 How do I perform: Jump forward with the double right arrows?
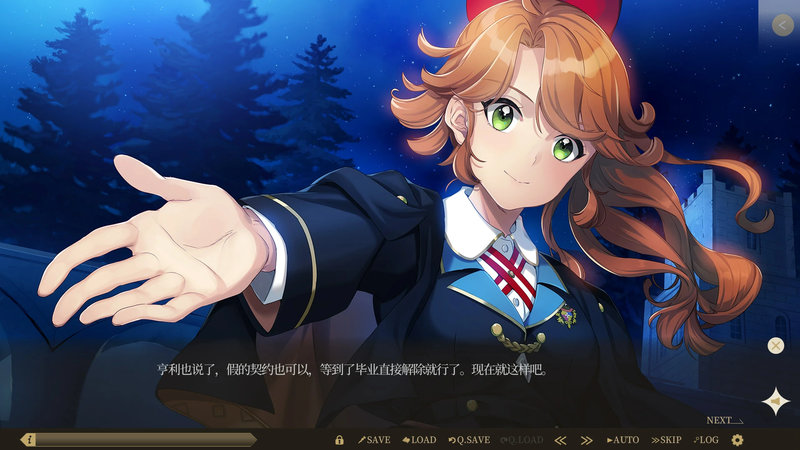587,440
